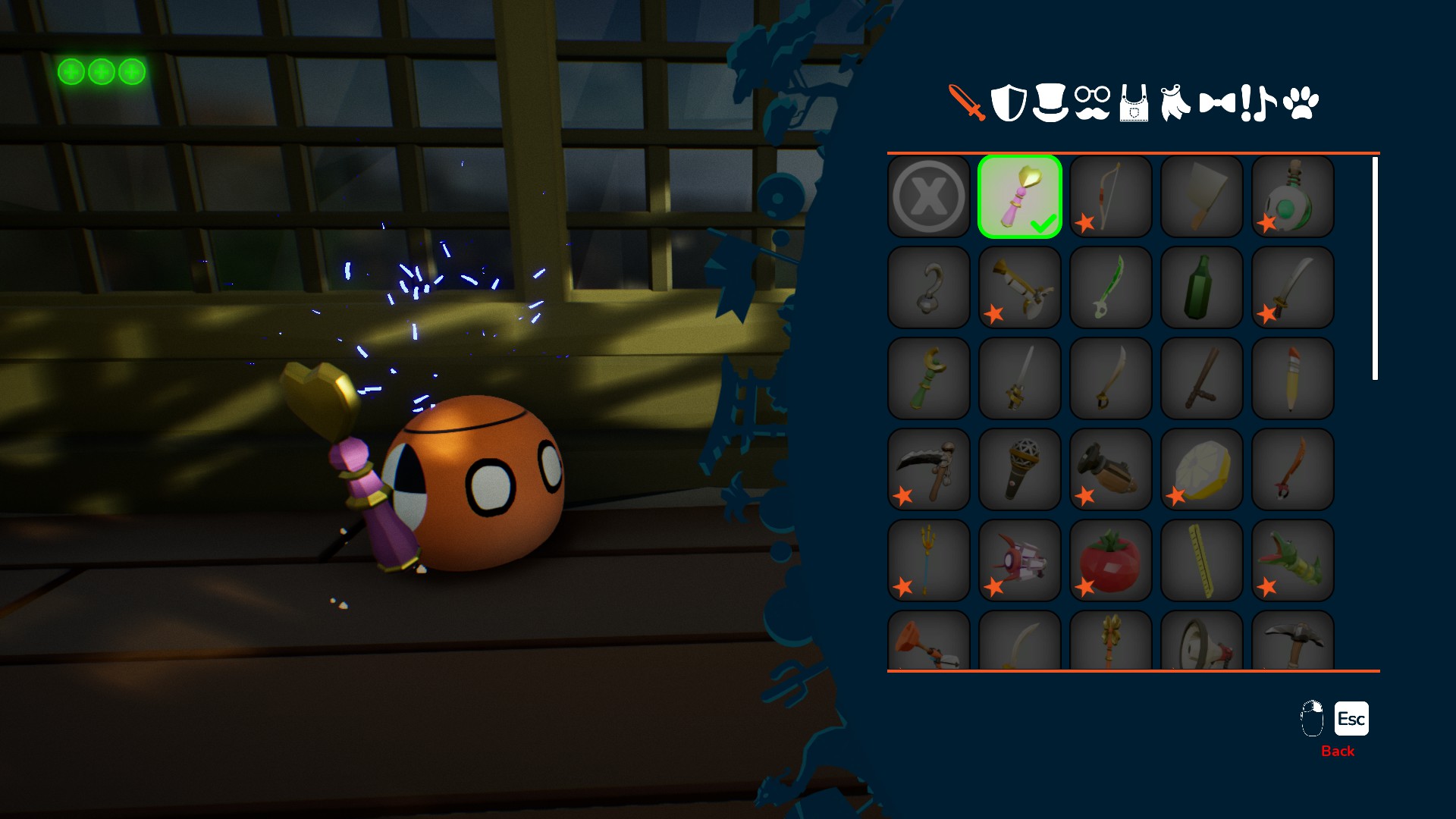Equip the yellow pencil weapon
Viewport: 1456px width, 819px height.
coord(1293,378)
